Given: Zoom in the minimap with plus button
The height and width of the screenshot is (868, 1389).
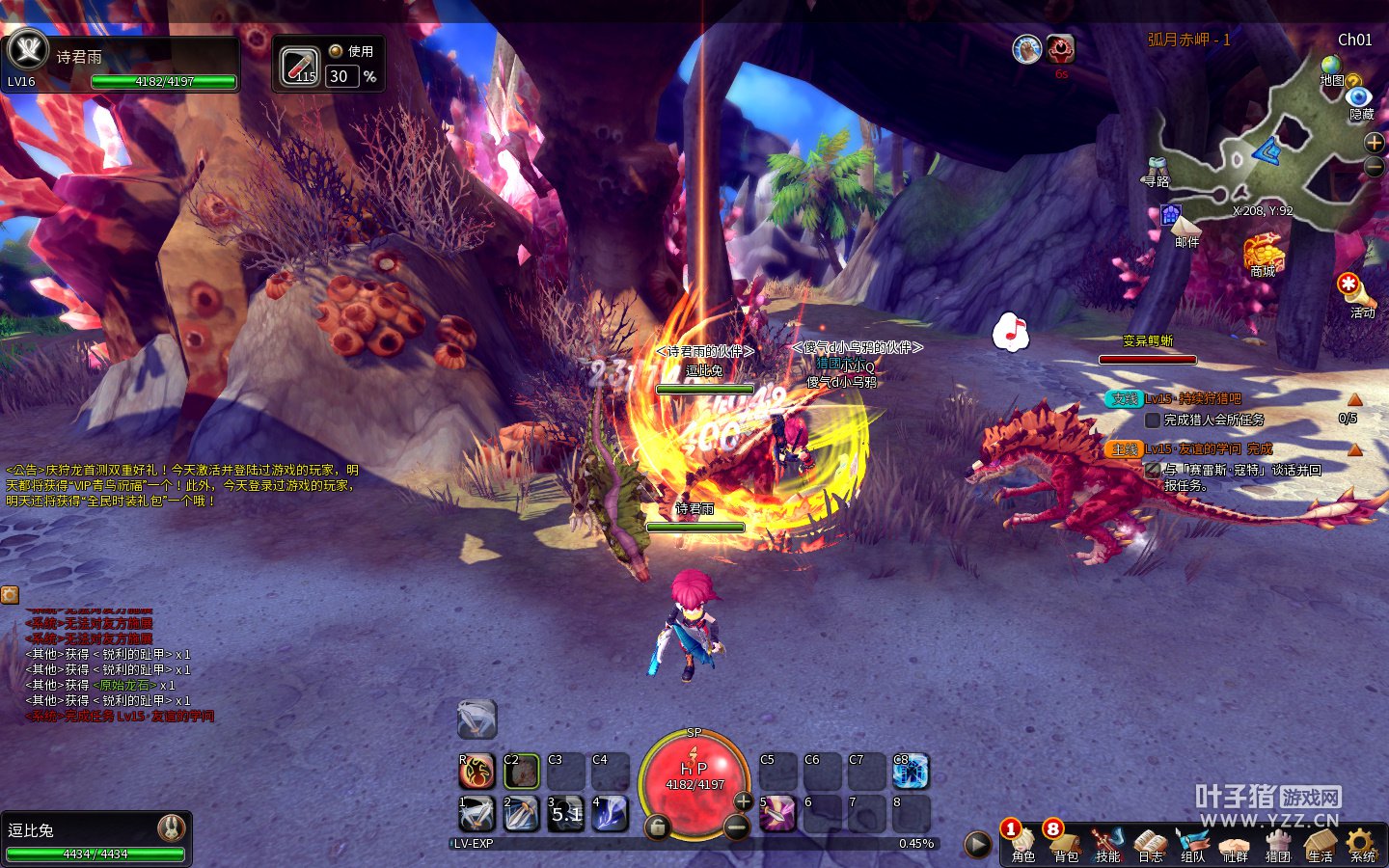Looking at the screenshot, I should tap(1375, 143).
